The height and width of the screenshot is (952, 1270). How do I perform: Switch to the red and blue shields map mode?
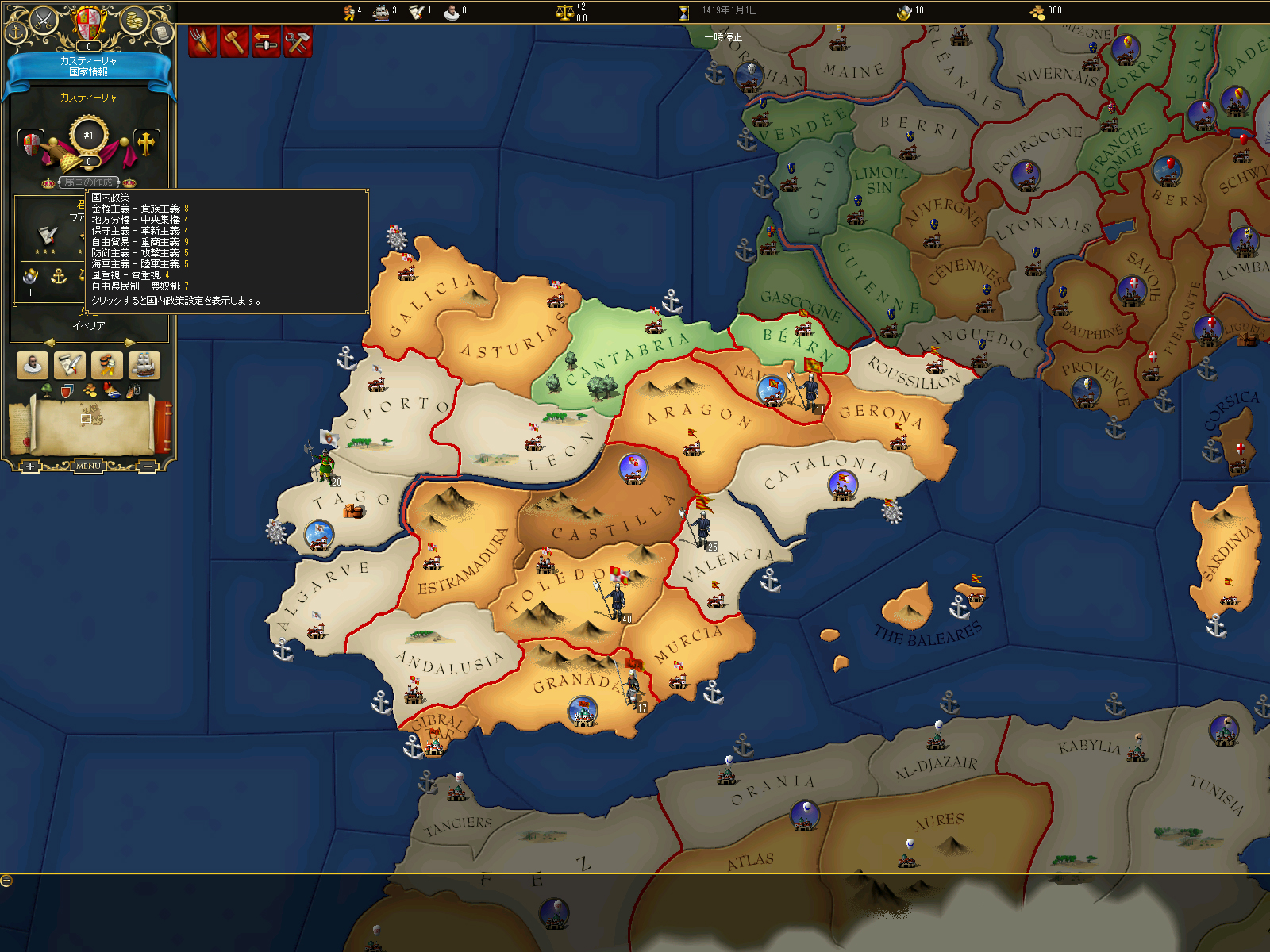pyautogui.click(x=67, y=390)
